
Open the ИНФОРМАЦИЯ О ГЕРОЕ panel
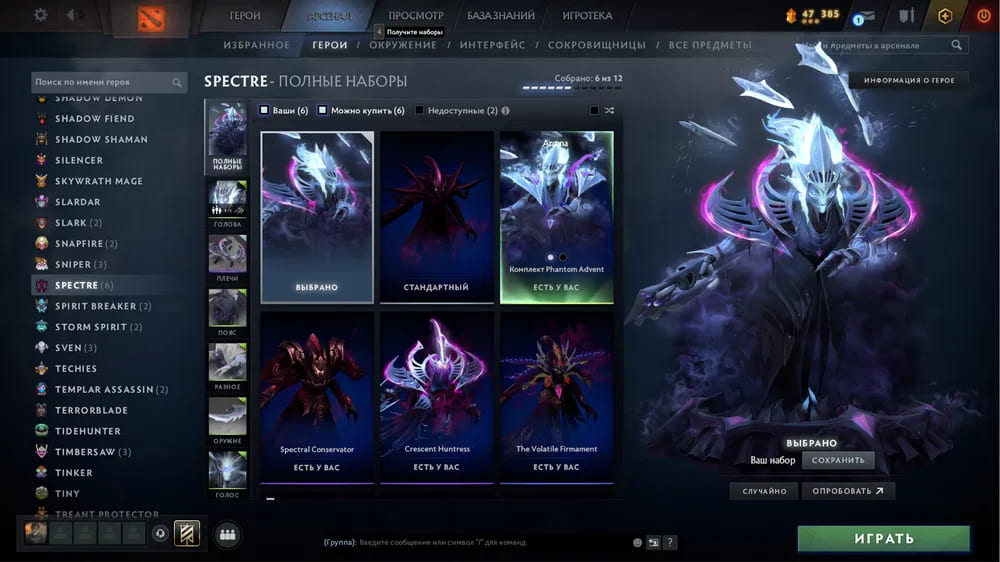[x=909, y=80]
